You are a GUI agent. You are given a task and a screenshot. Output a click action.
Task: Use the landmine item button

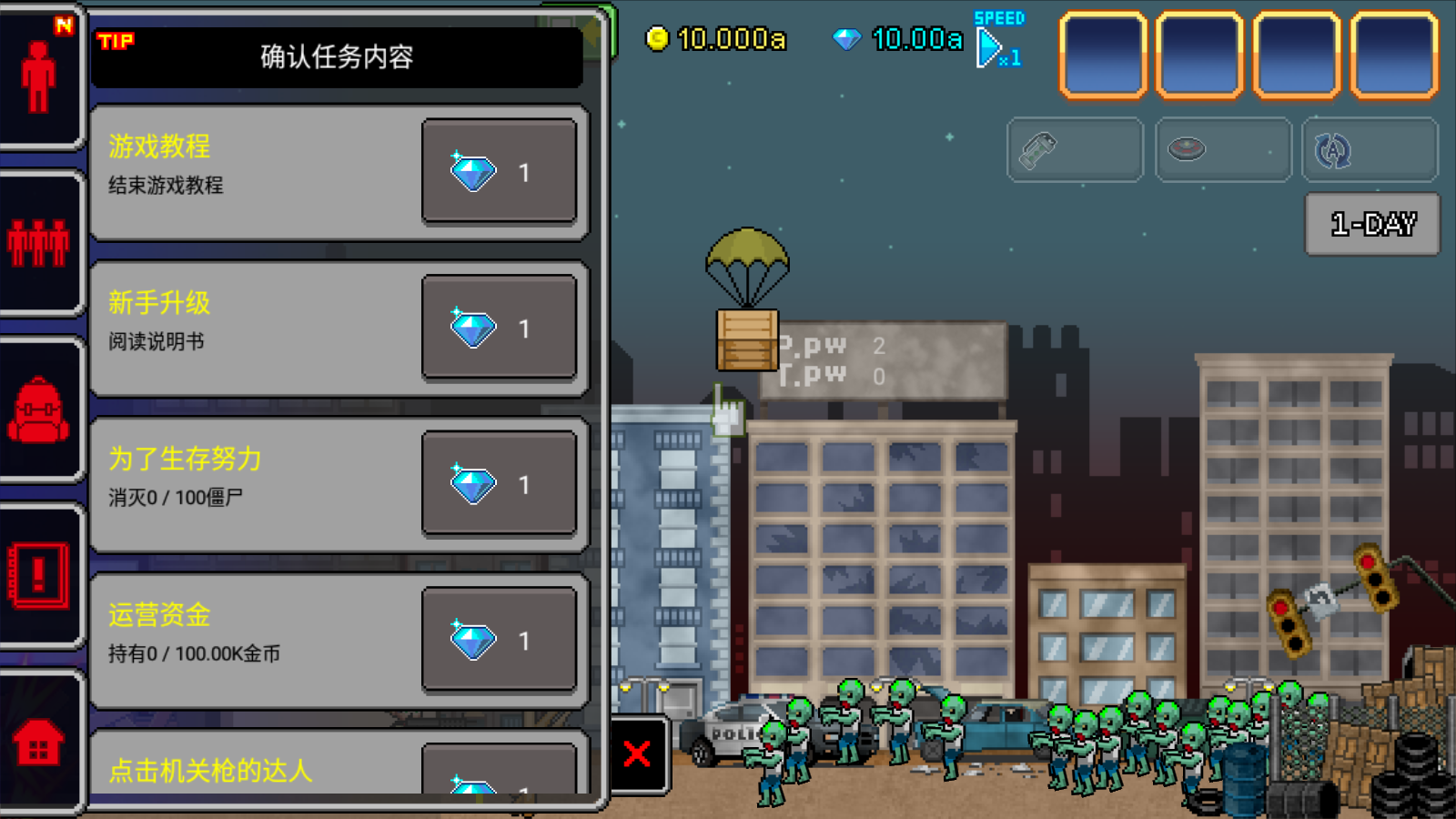pyautogui.click(x=1223, y=150)
